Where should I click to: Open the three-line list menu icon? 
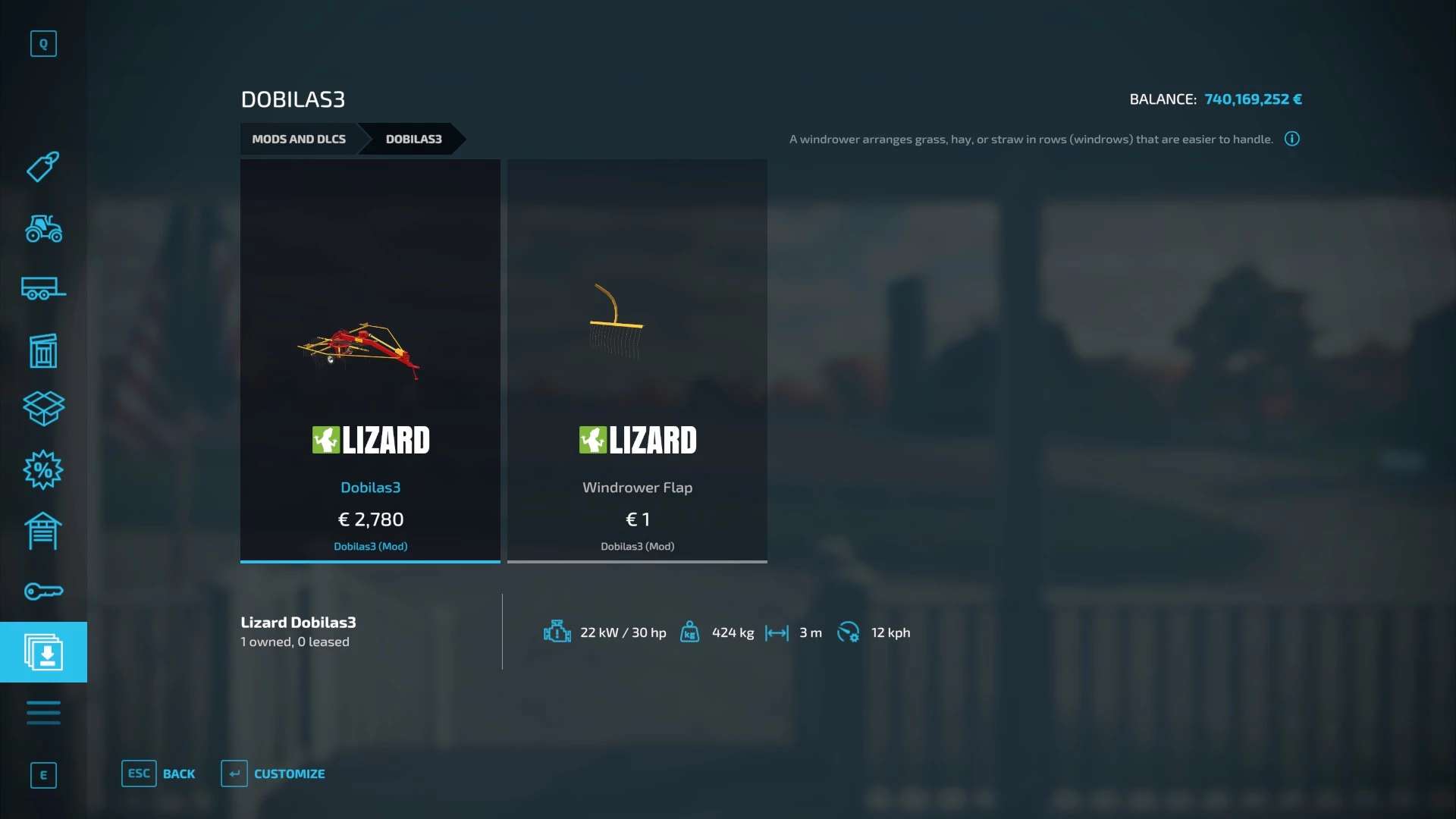[43, 713]
